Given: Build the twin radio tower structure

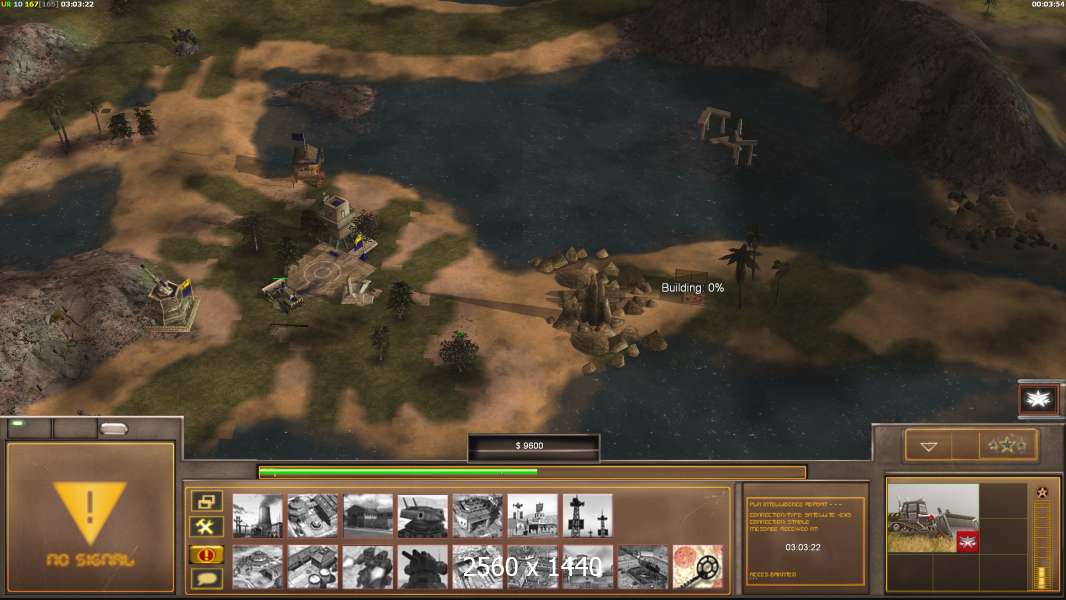Looking at the screenshot, I should point(587,516).
